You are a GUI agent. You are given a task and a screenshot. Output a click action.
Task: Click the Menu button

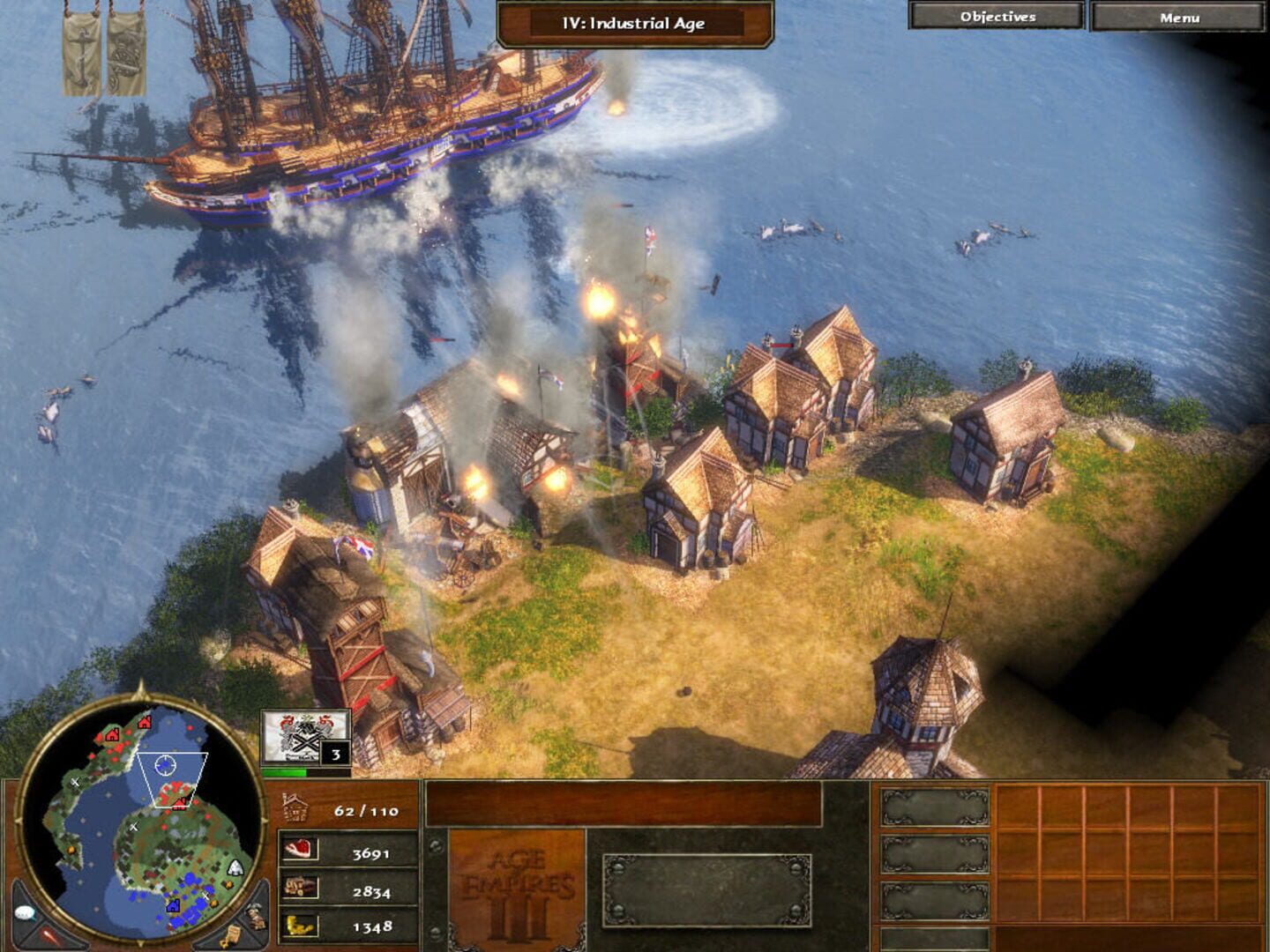tap(1179, 15)
